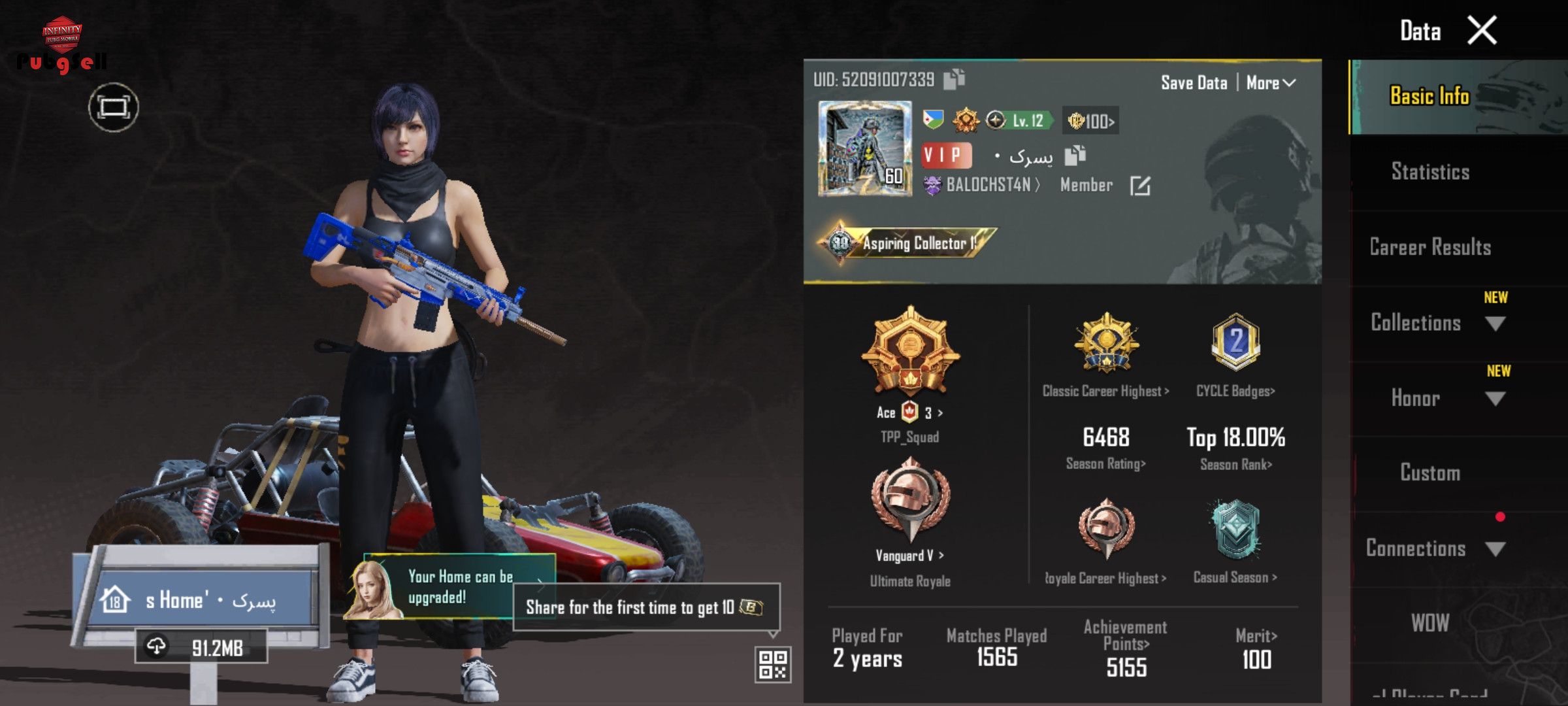This screenshot has height=706, width=1568.
Task: Open the More dropdown
Action: 1270,83
